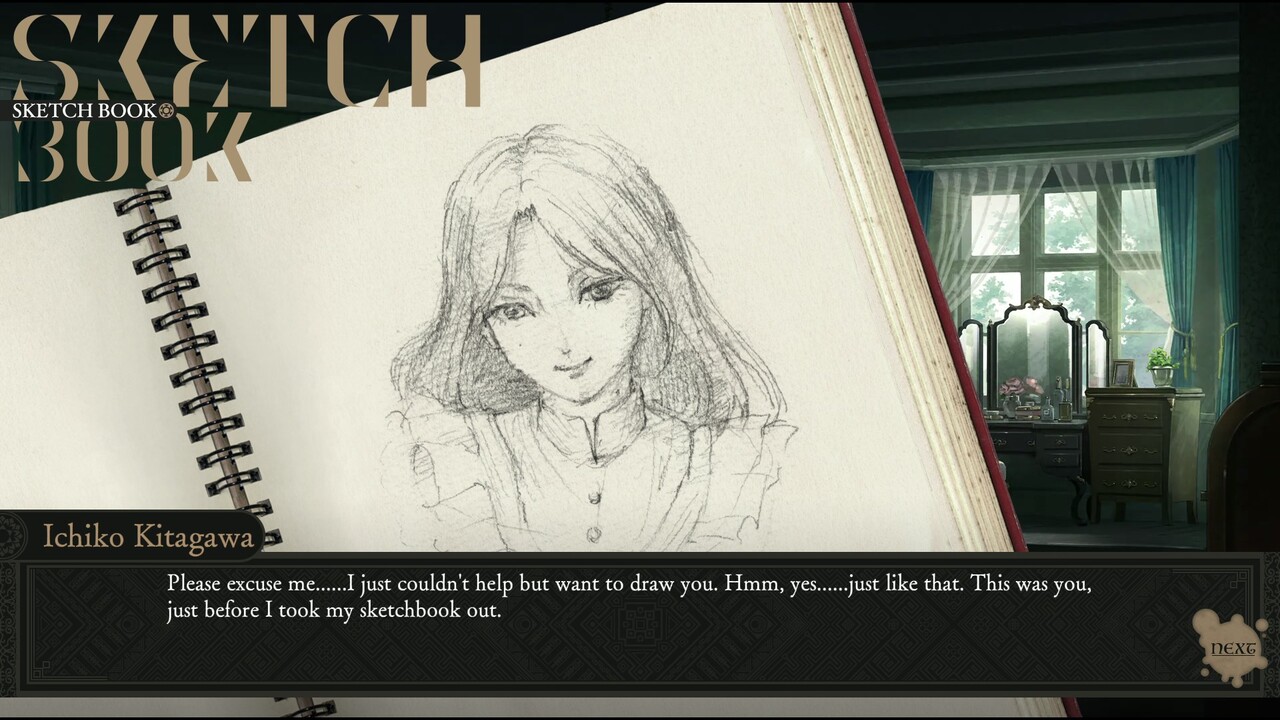Click the flower vase on the dresser
The height and width of the screenshot is (720, 1280).
coord(1012,390)
